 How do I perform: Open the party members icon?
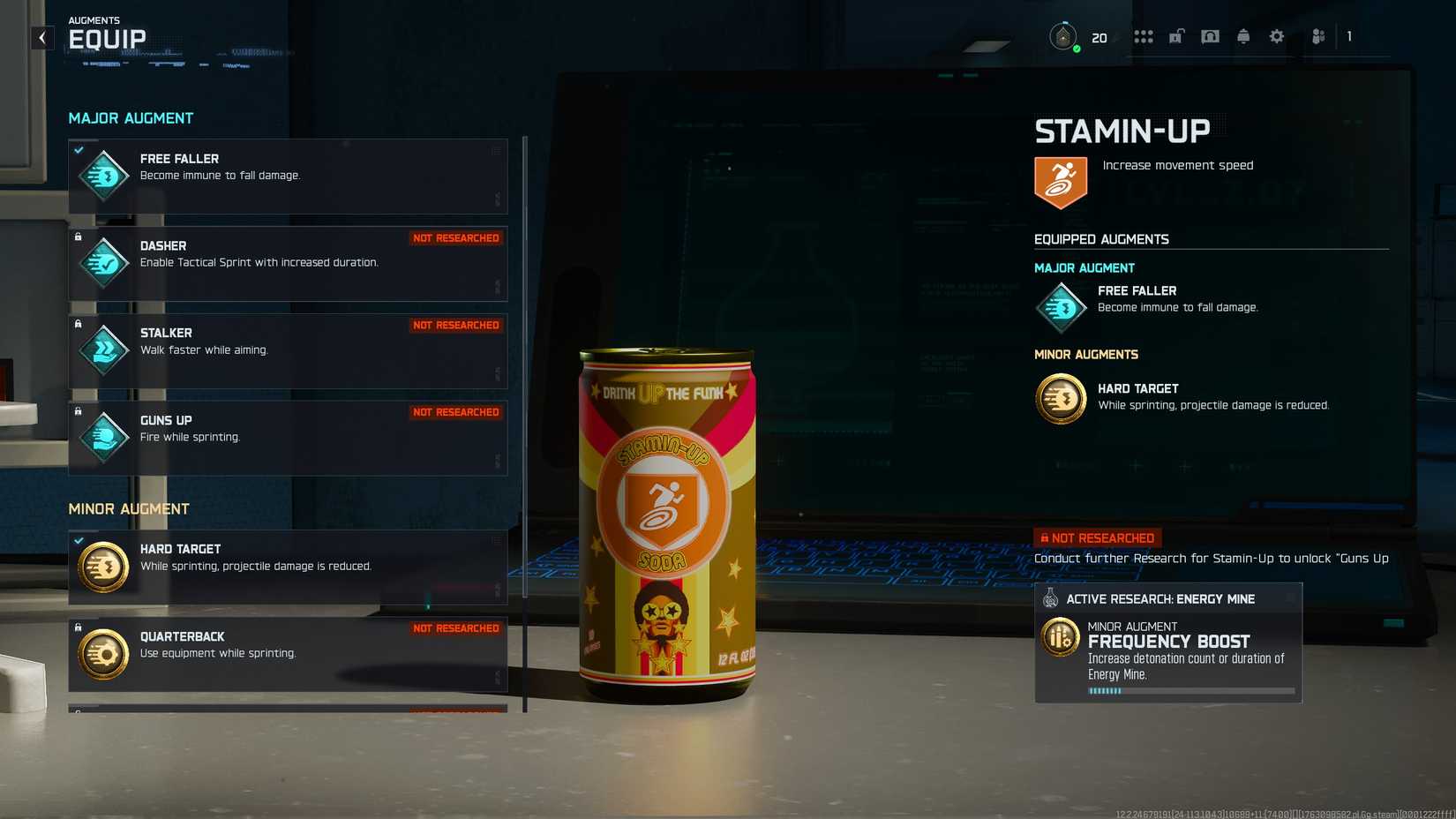click(x=1318, y=37)
